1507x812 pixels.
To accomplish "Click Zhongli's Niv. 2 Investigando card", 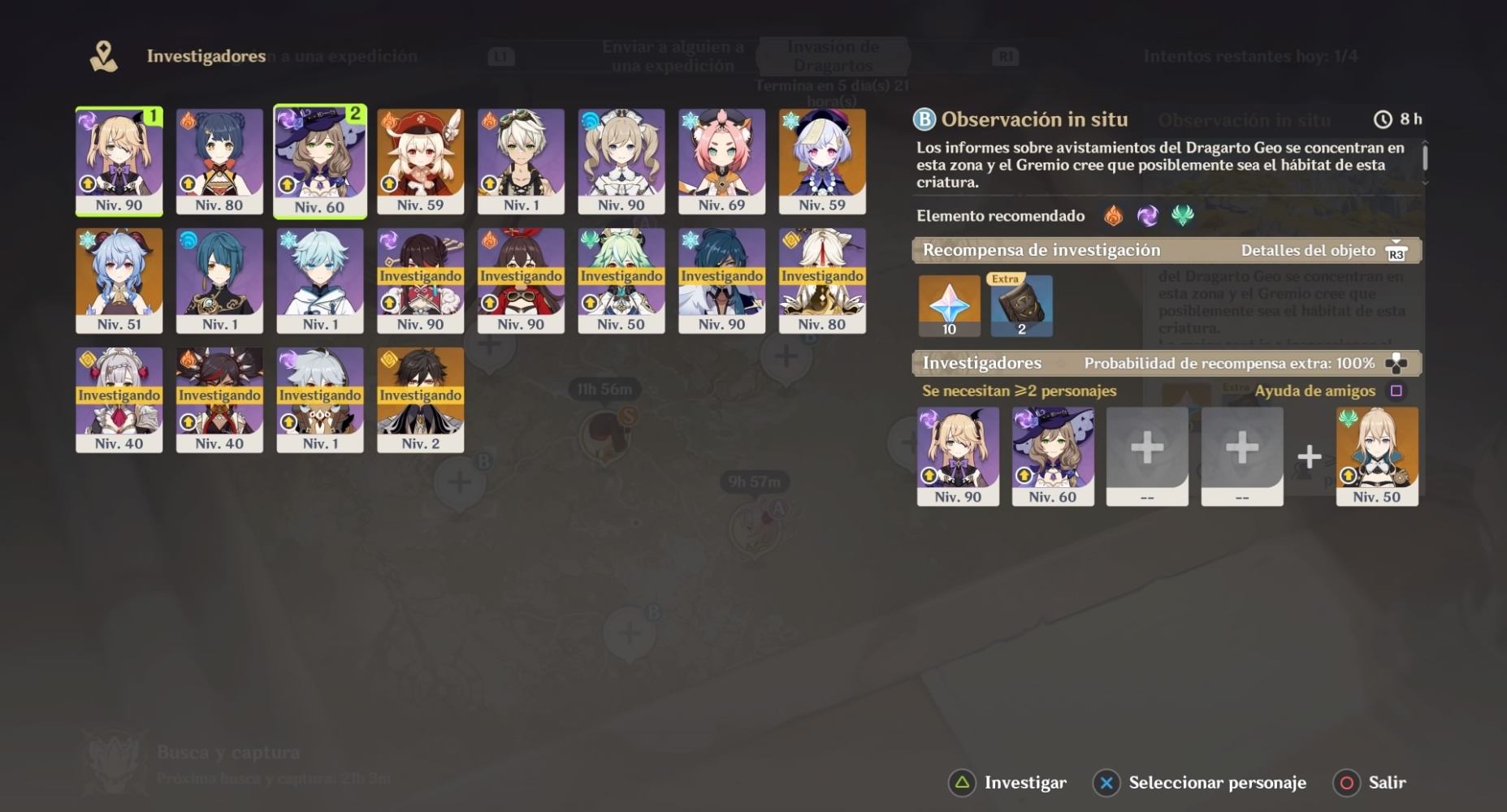I will [420, 400].
